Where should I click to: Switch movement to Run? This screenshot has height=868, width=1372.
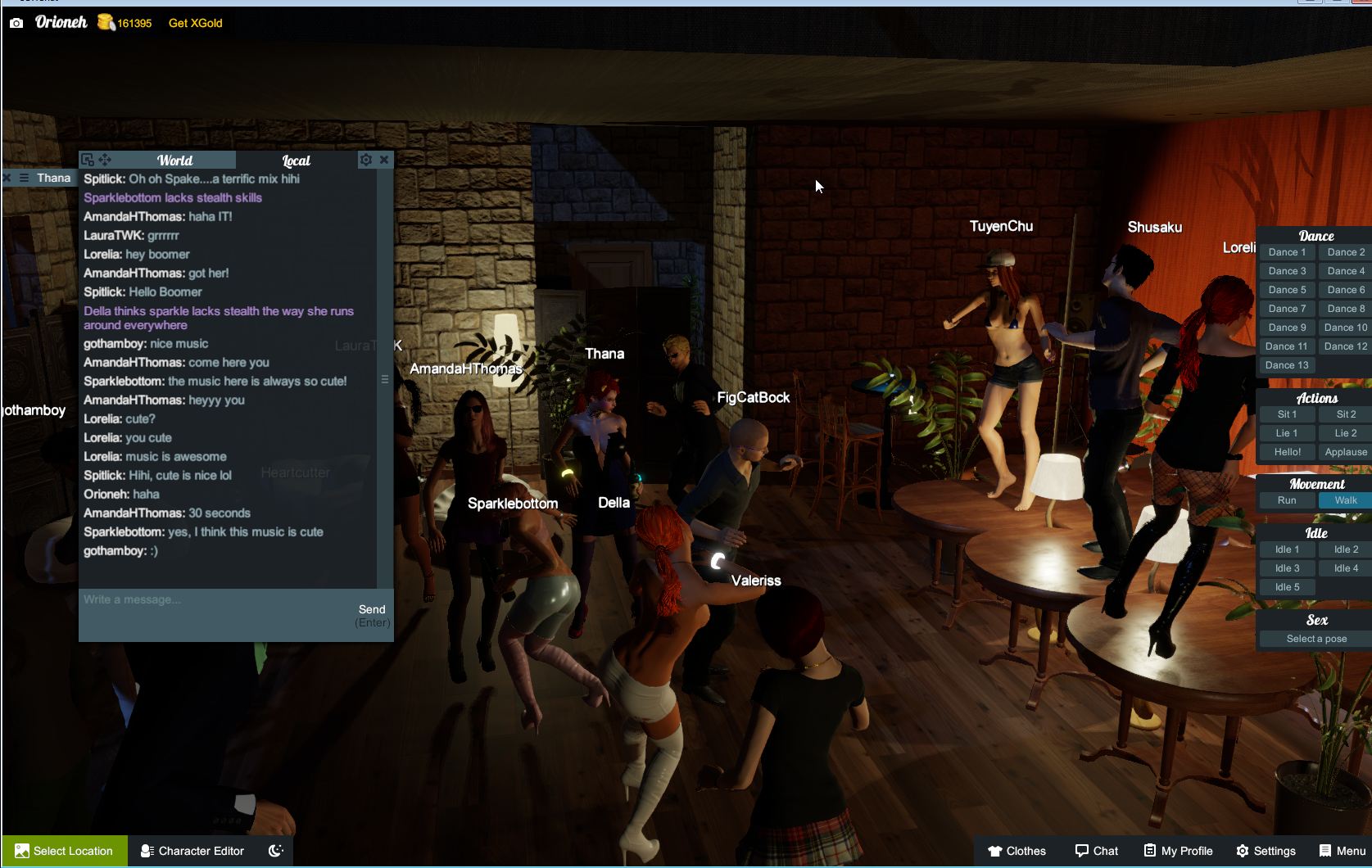click(x=1287, y=500)
